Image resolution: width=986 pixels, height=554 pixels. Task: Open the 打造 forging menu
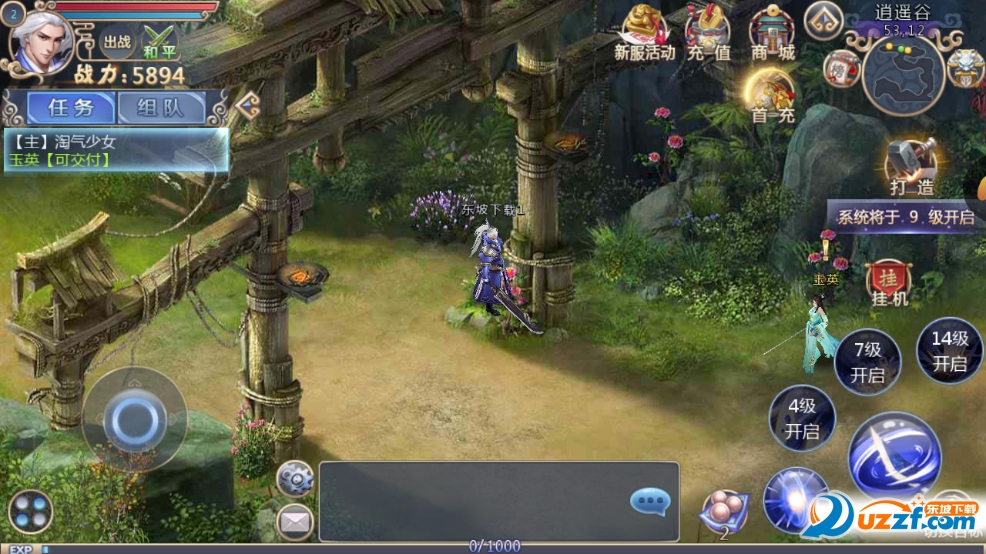(x=911, y=165)
